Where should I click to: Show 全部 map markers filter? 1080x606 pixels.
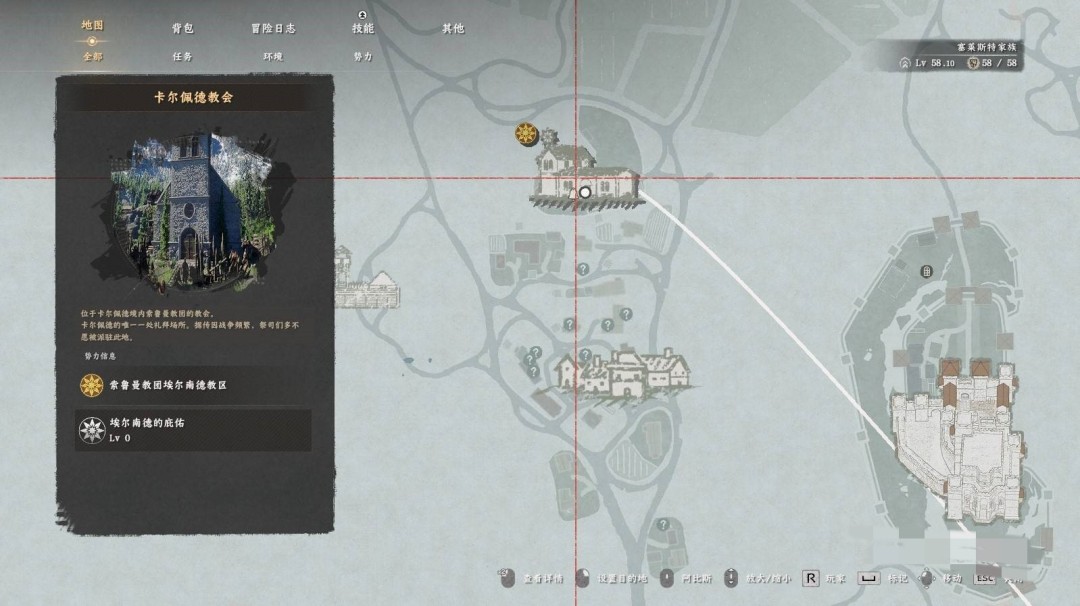point(92,57)
